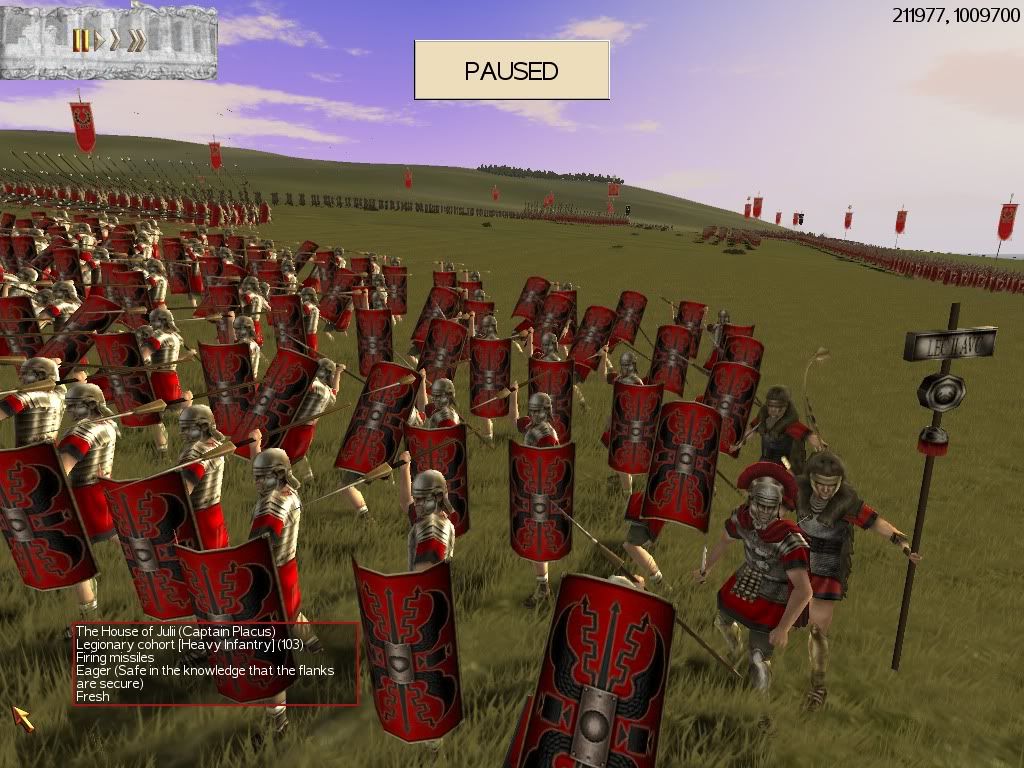Set battle speed to single-chevron fast forward
This screenshot has height=768, width=1024.
click(116, 40)
